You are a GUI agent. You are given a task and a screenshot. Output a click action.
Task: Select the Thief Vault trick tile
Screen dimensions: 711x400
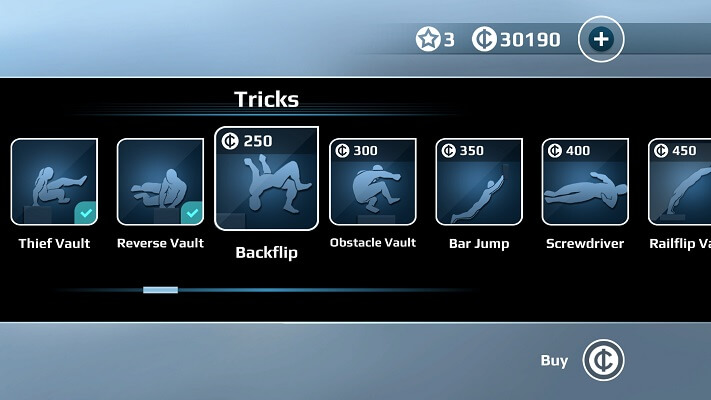pos(54,181)
